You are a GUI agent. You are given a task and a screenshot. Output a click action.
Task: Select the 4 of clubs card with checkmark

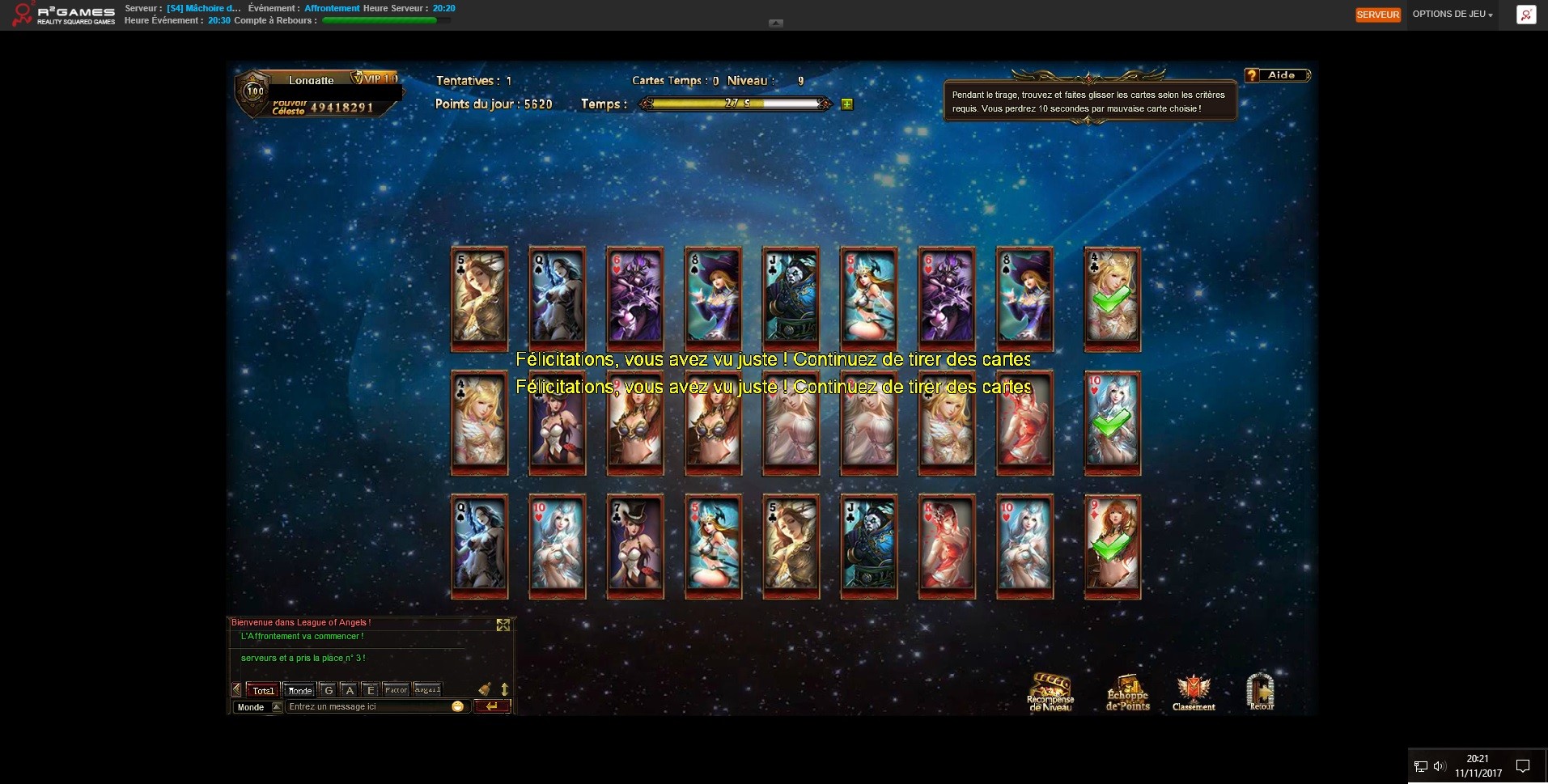[1112, 297]
